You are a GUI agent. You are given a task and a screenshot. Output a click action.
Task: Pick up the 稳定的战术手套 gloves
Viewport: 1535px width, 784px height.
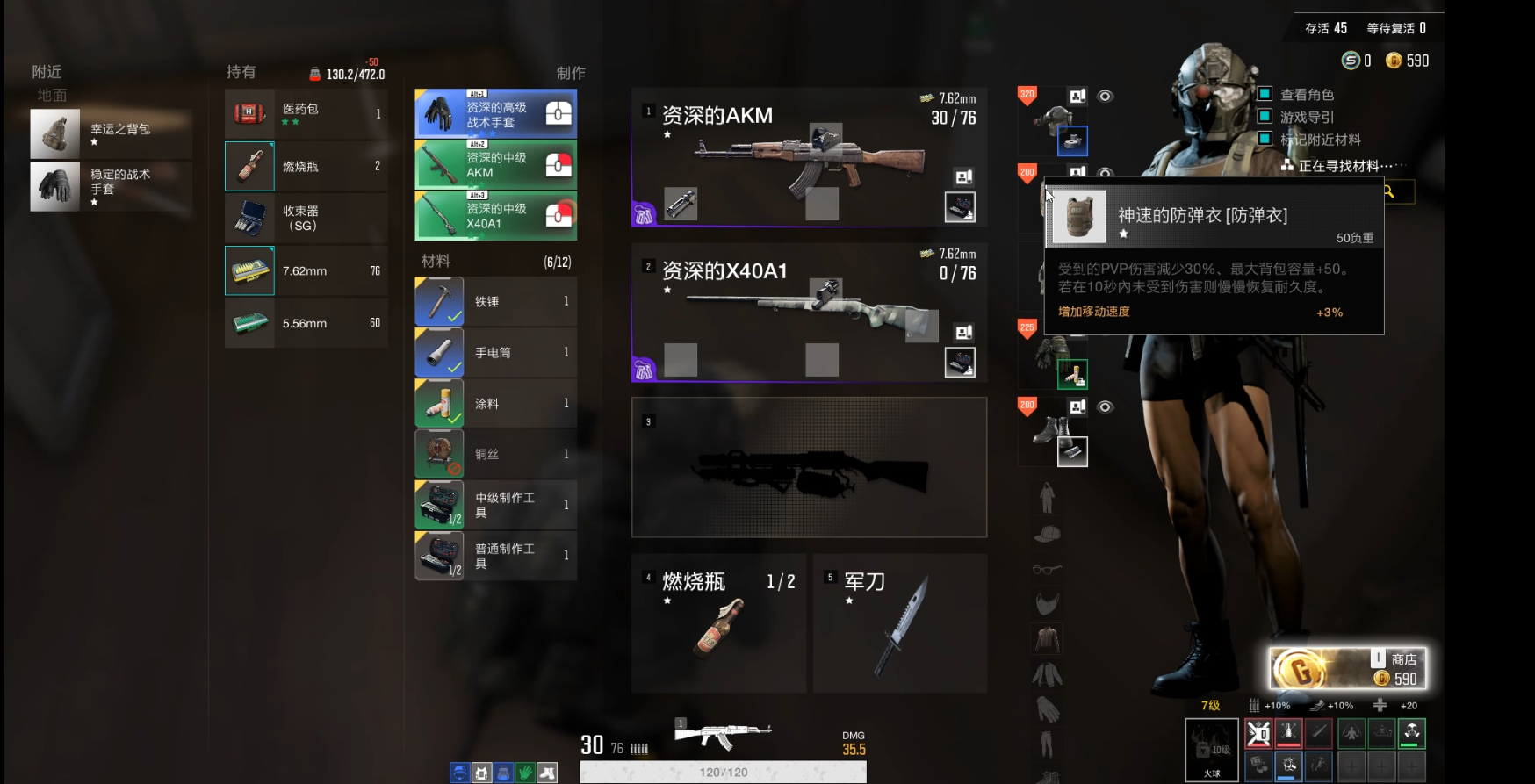click(111, 186)
